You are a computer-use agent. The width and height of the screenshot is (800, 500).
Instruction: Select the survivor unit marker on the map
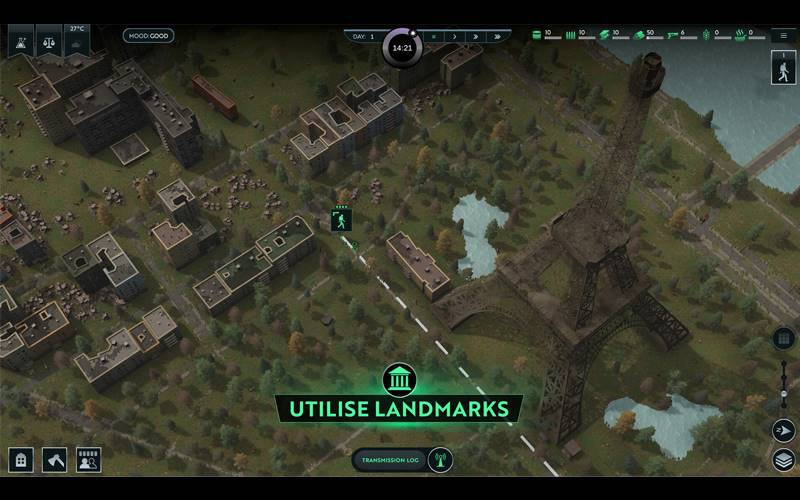pos(341,220)
